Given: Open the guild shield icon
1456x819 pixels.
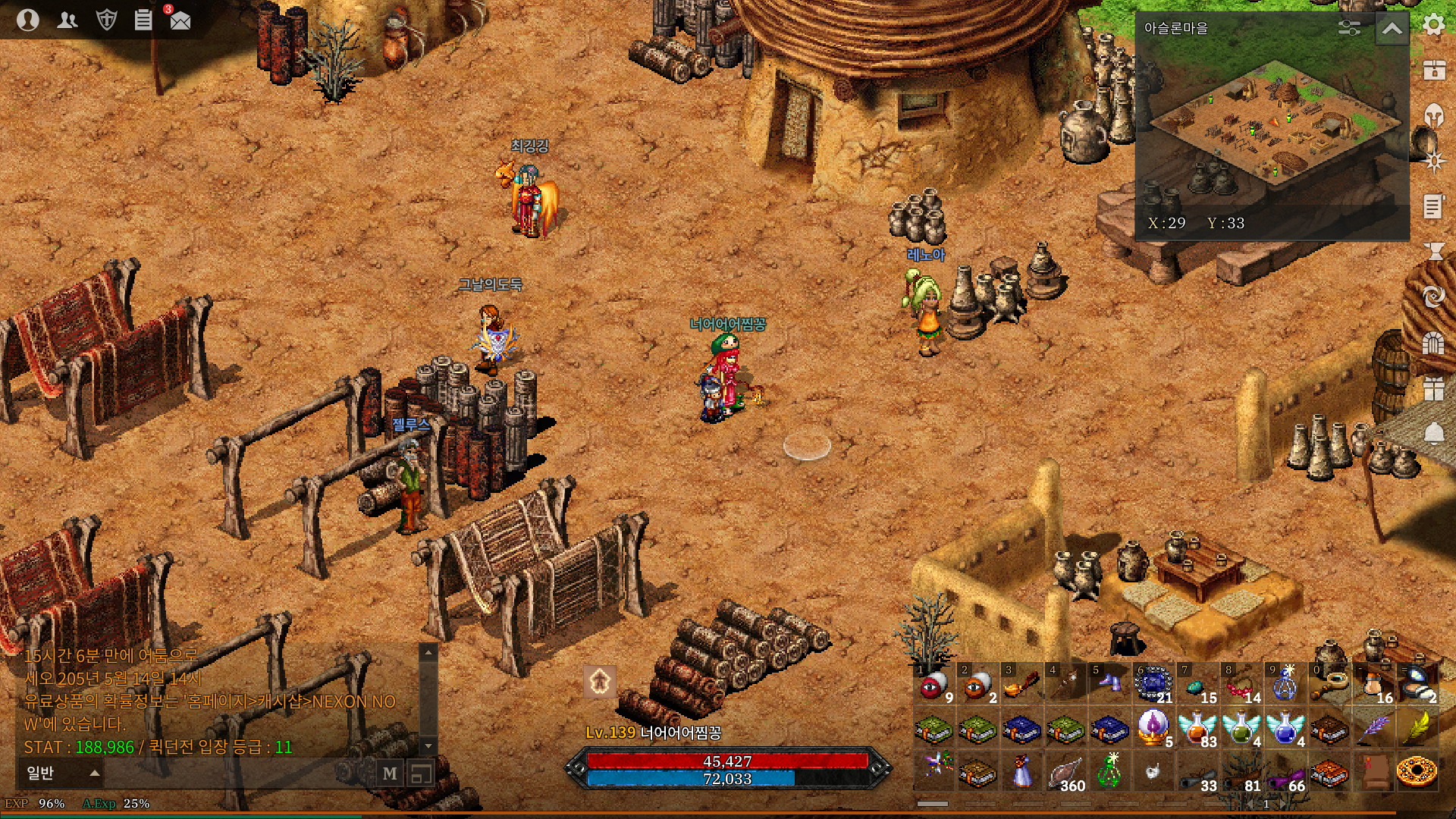Looking at the screenshot, I should point(106,20).
